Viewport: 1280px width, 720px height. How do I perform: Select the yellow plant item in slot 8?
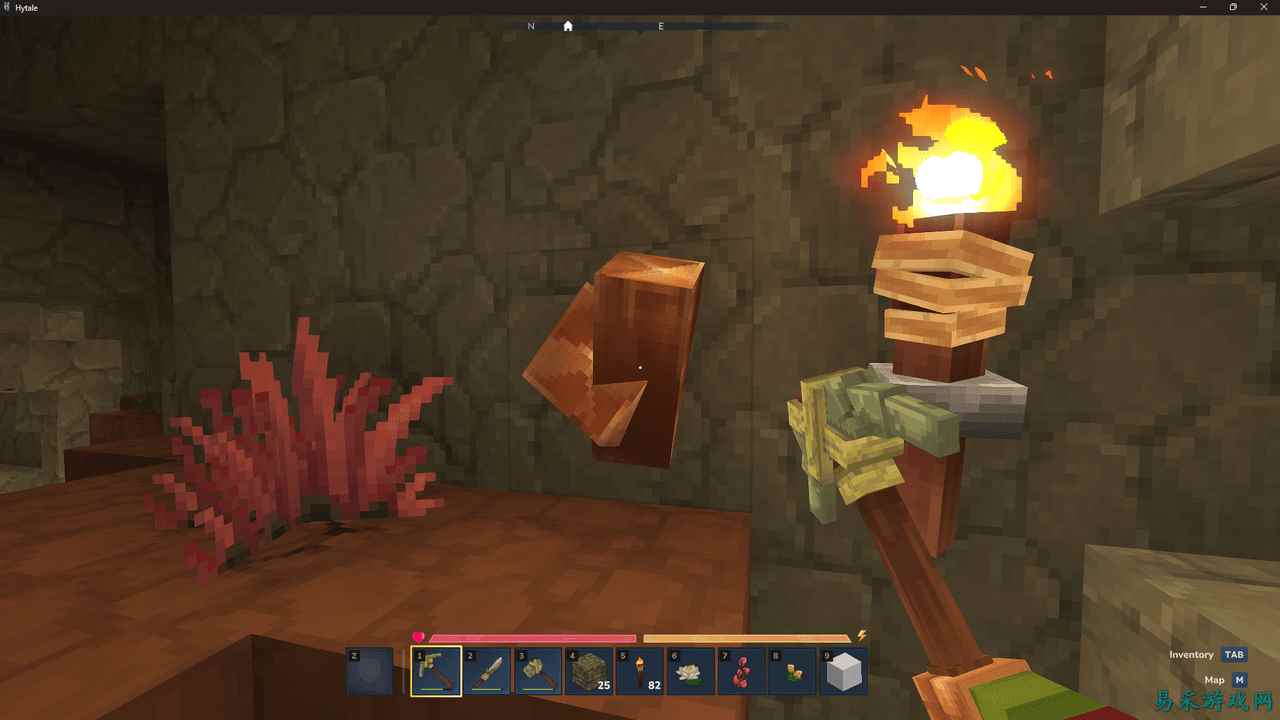tap(794, 669)
